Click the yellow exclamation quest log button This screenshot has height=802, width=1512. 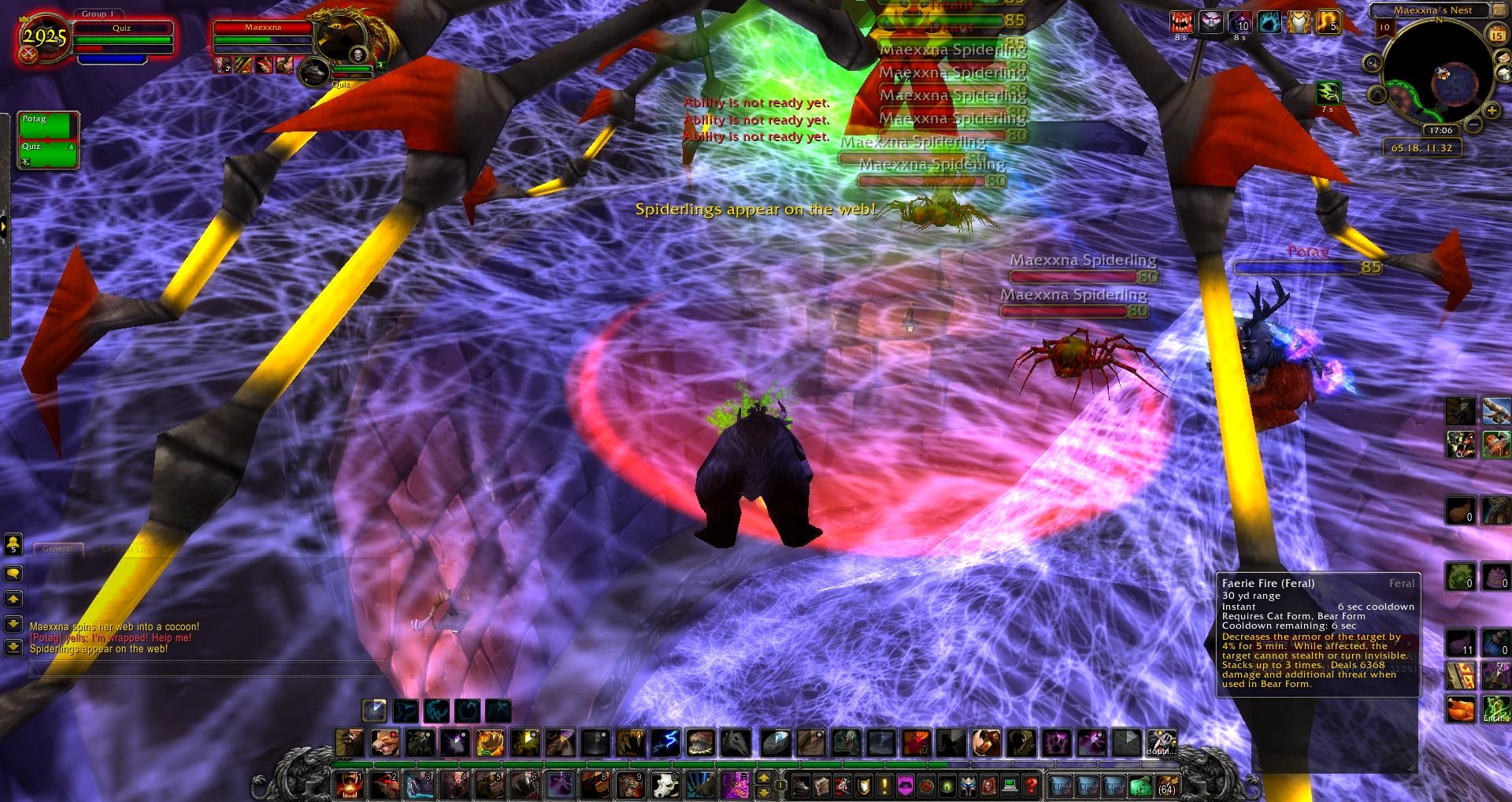click(x=884, y=785)
